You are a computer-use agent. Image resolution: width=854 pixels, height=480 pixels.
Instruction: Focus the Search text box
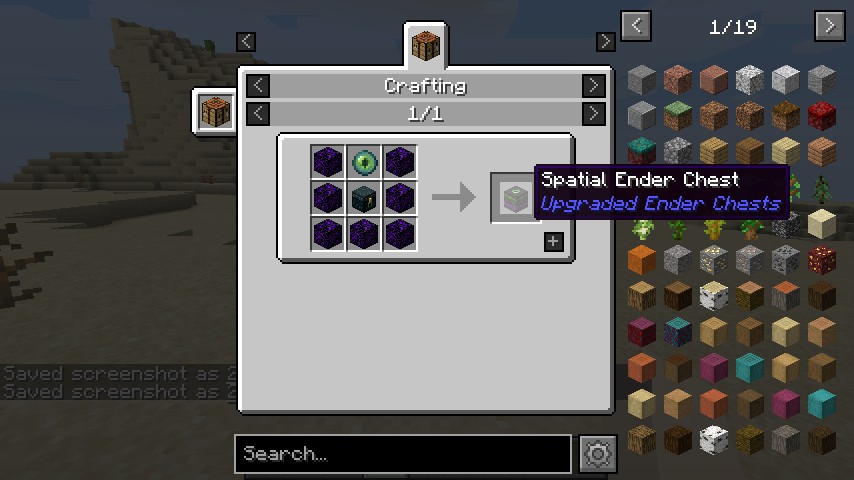pos(403,454)
